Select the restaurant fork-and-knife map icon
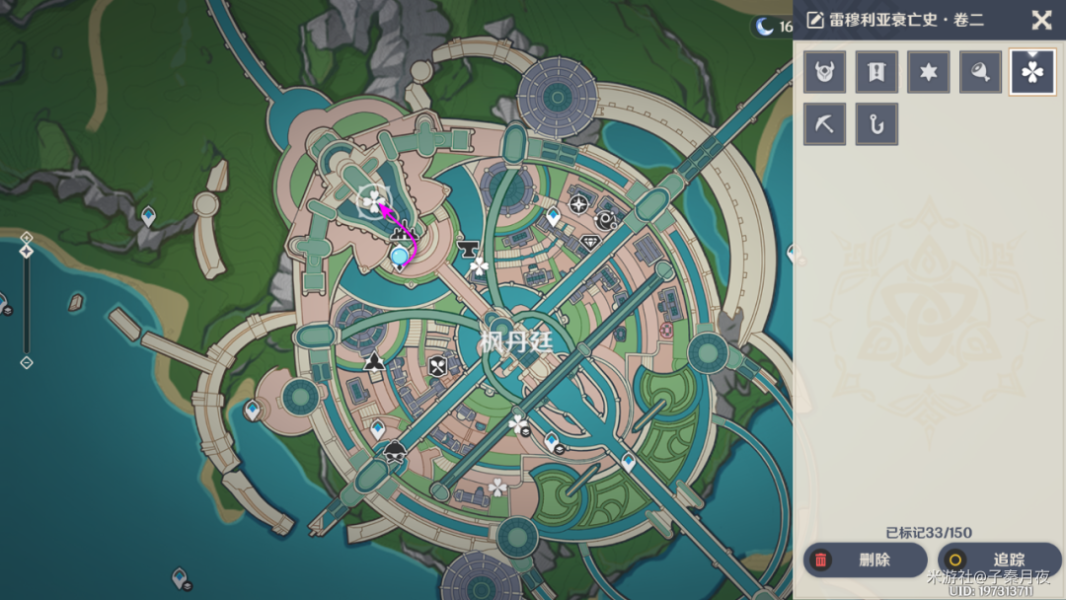This screenshot has width=1066, height=600. 438,367
